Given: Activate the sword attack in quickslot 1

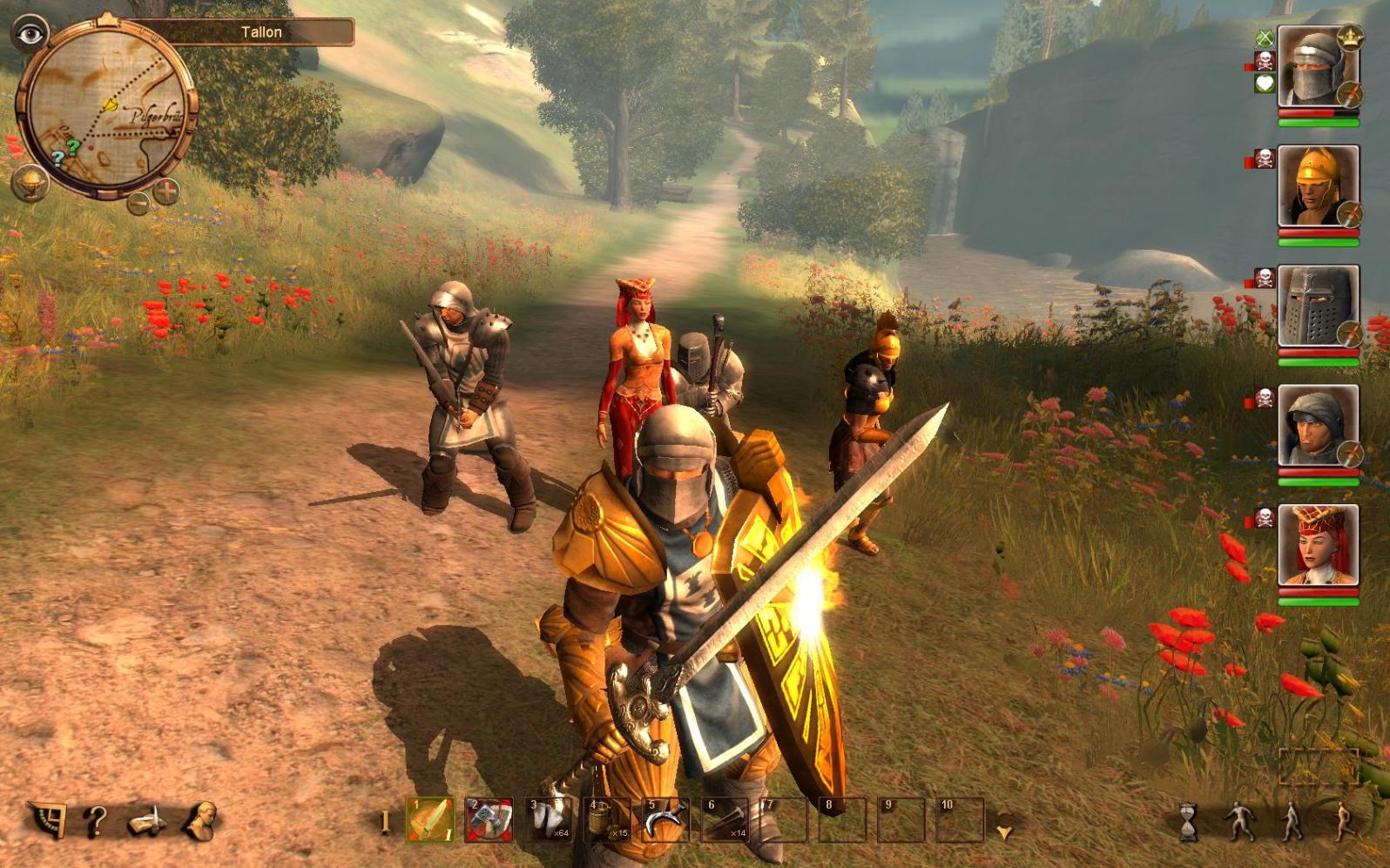Looking at the screenshot, I should click(430, 820).
